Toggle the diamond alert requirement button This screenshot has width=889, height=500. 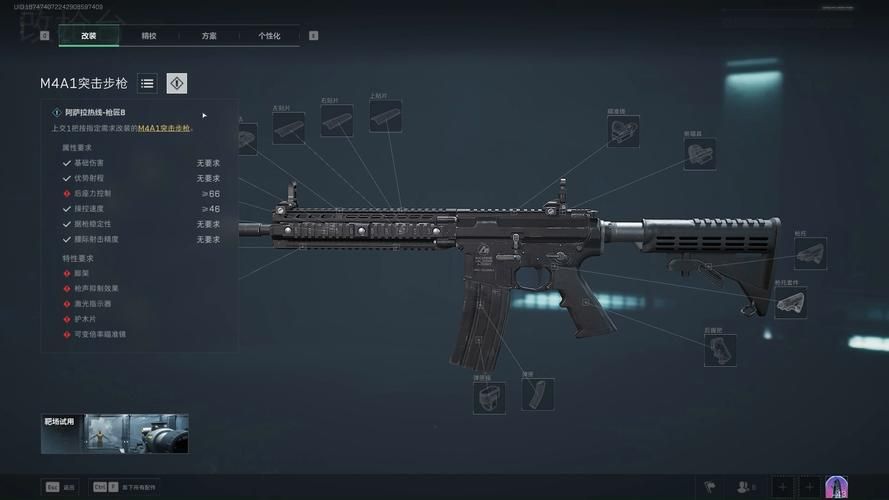177,84
